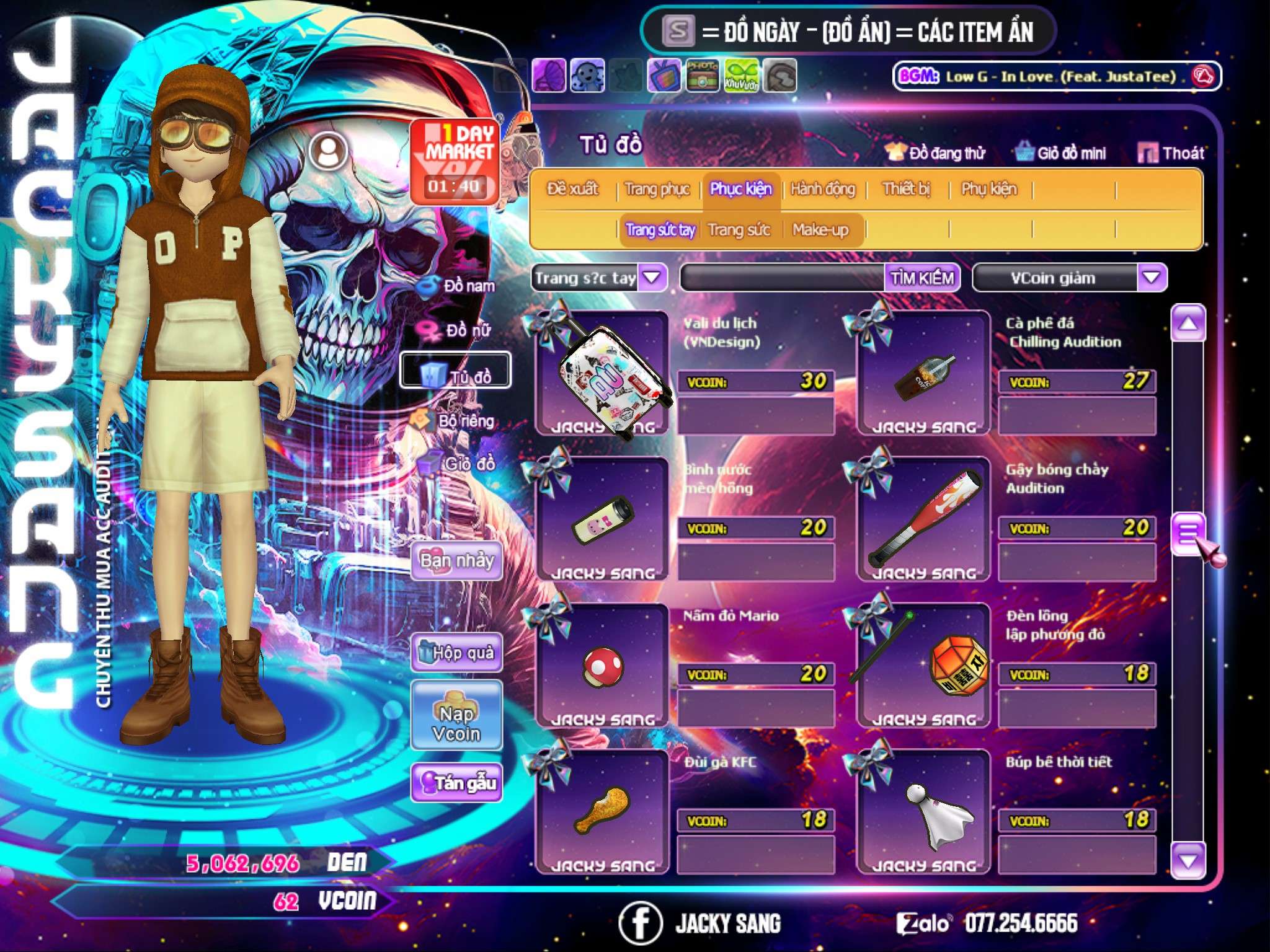
Task: Choose the Trang sức sub-tab
Action: [739, 230]
